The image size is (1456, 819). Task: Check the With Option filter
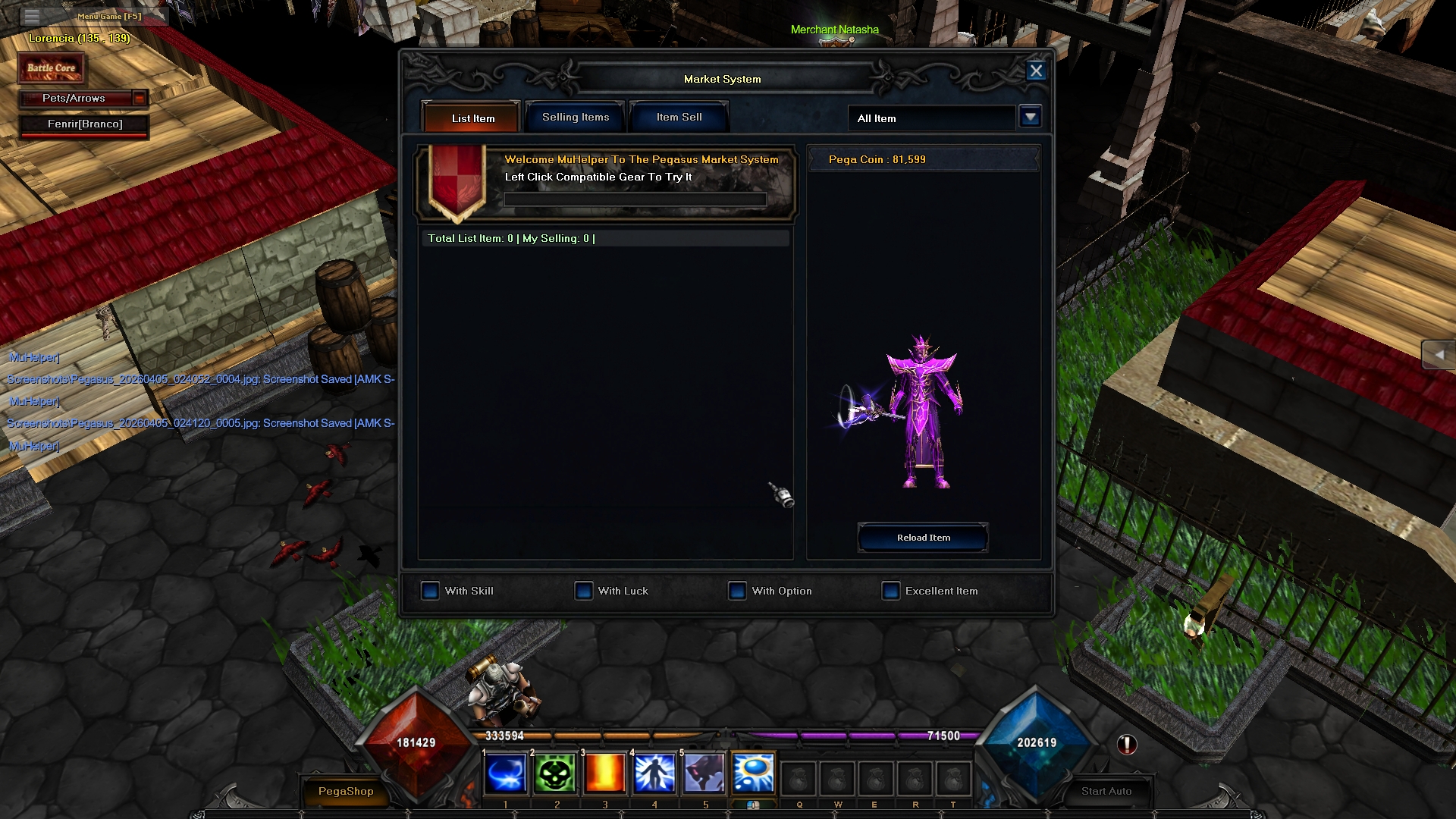click(737, 591)
